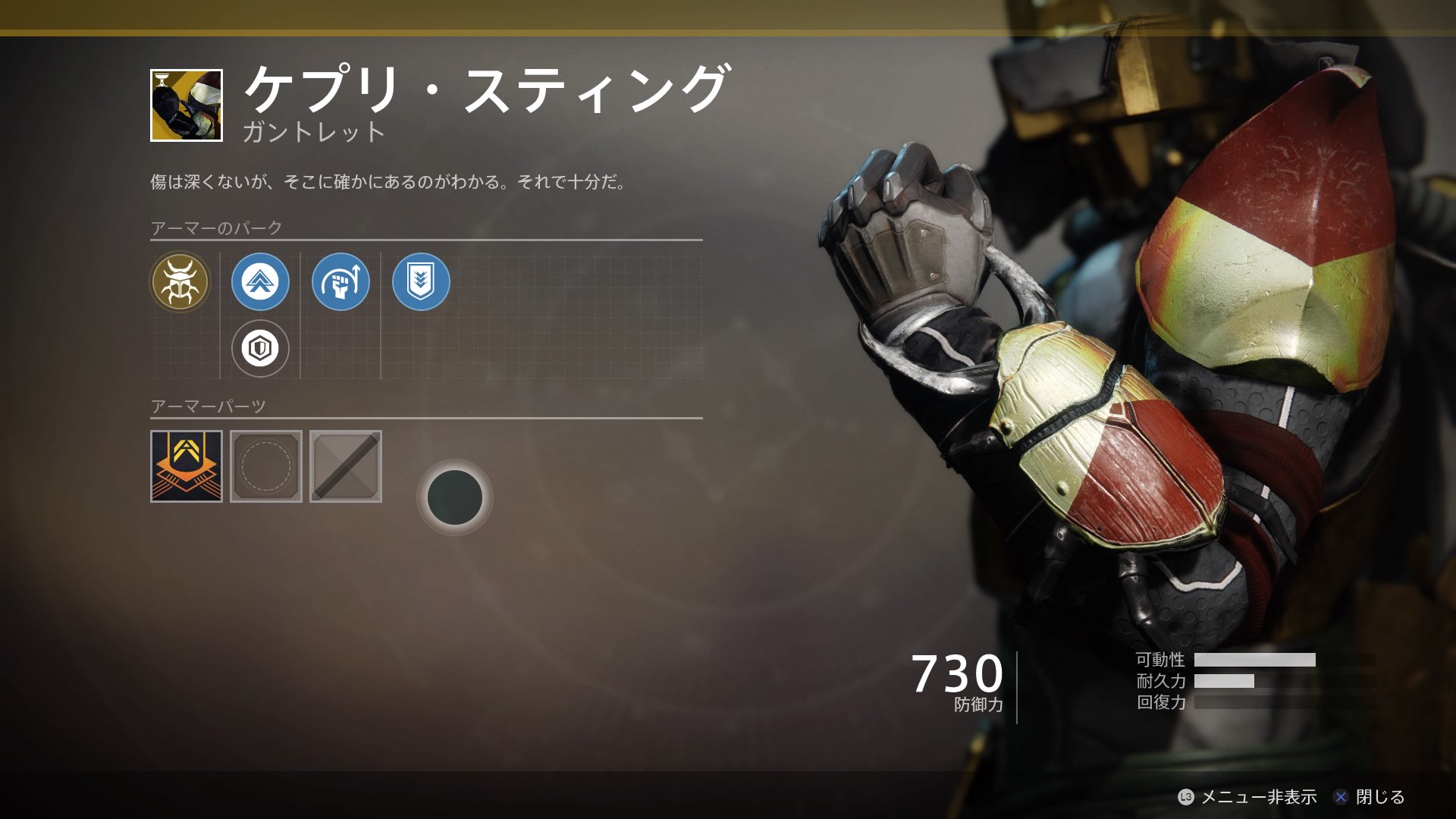Select the white shield perk below
Viewport: 1456px width, 819px height.
[x=260, y=349]
